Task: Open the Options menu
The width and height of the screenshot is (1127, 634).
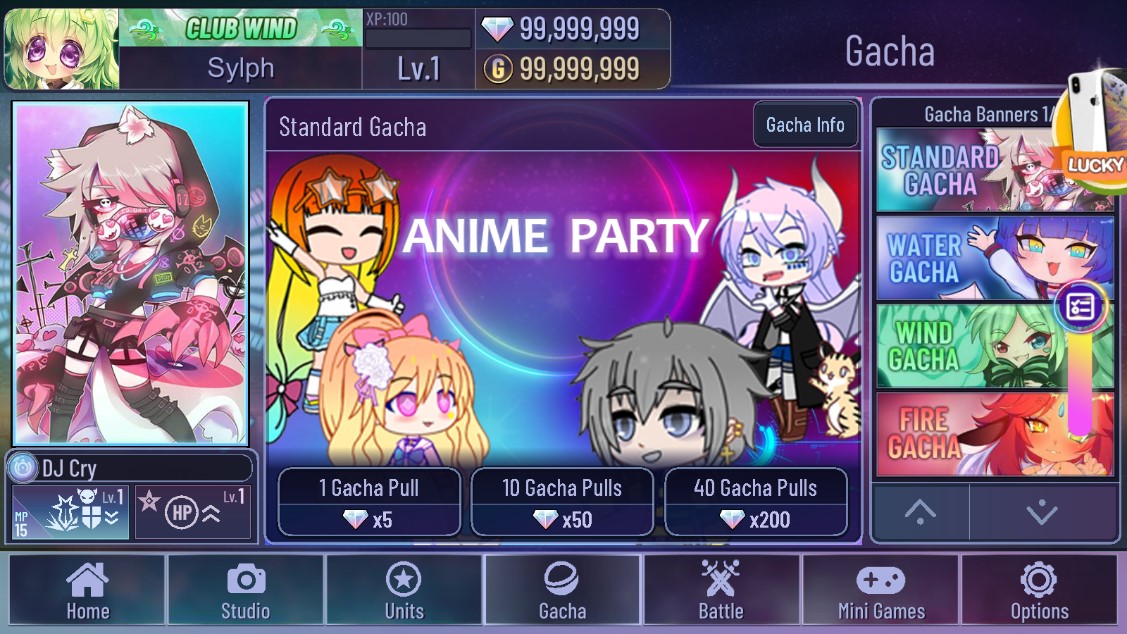Action: point(1039,590)
